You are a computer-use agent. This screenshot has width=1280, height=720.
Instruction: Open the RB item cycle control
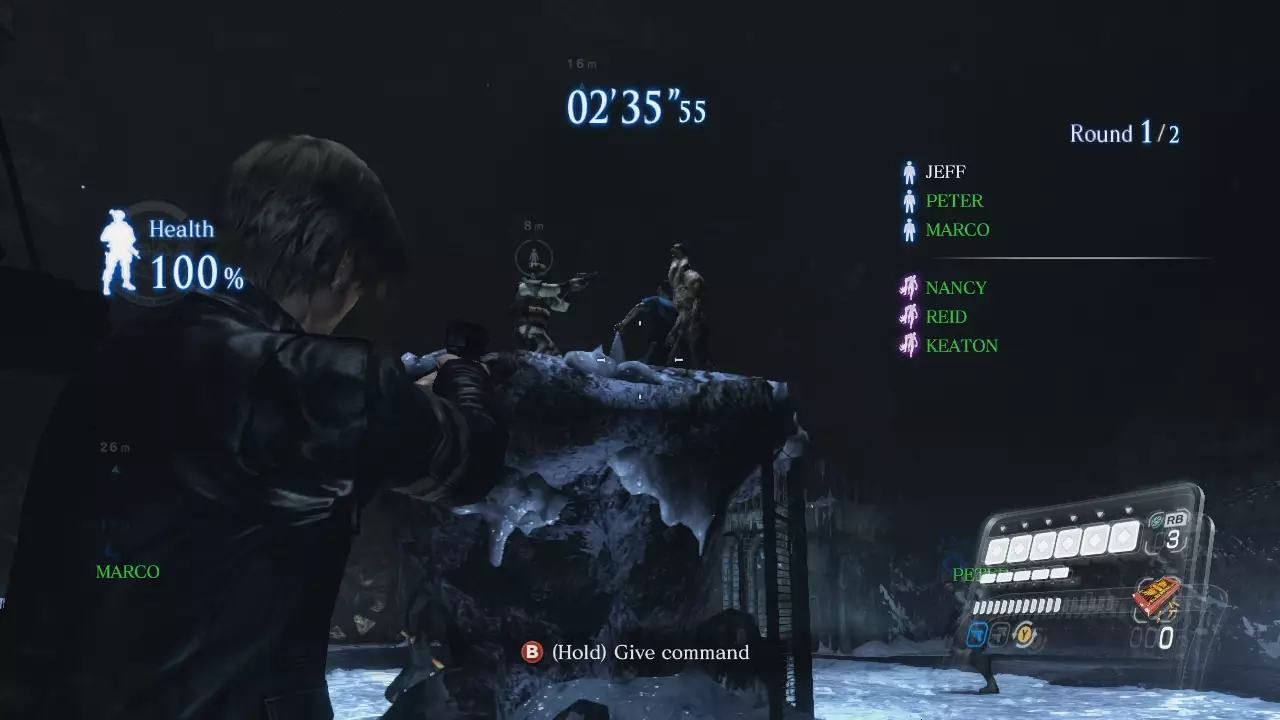(1175, 519)
